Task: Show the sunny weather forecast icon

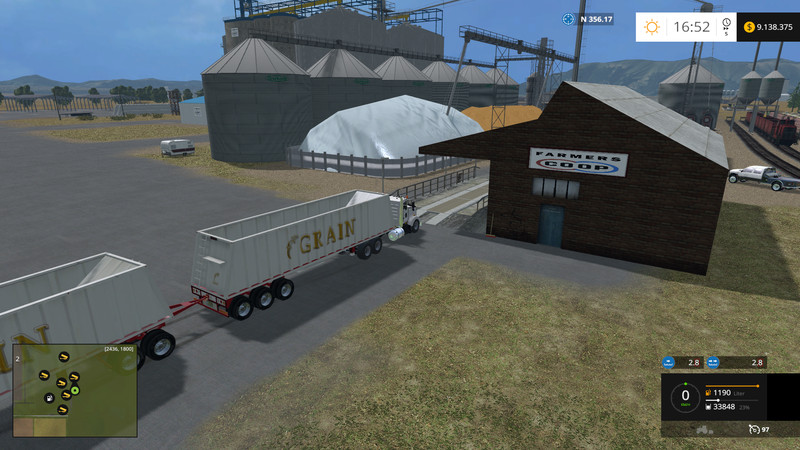Action: 652,27
